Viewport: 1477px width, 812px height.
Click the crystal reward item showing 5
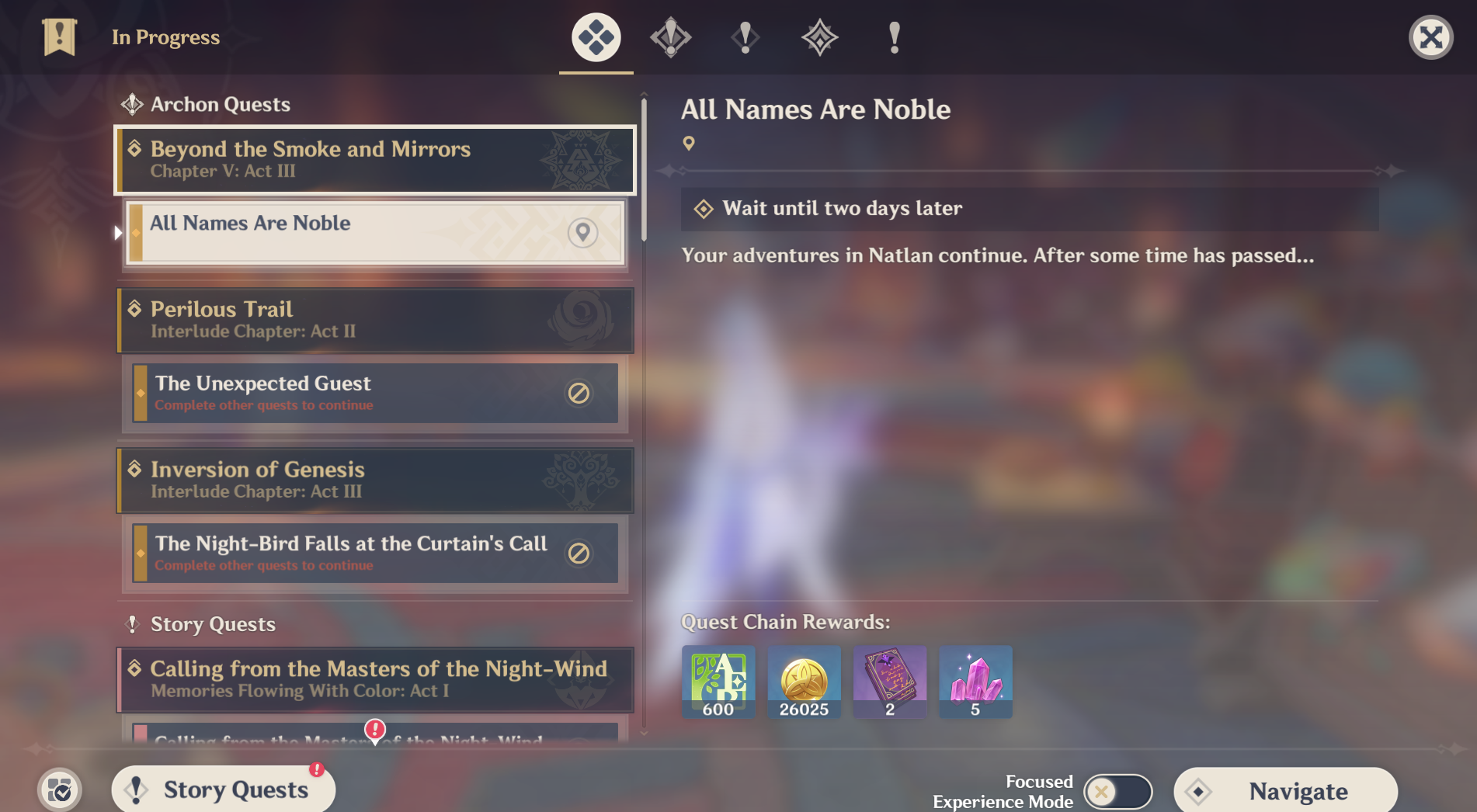click(975, 682)
